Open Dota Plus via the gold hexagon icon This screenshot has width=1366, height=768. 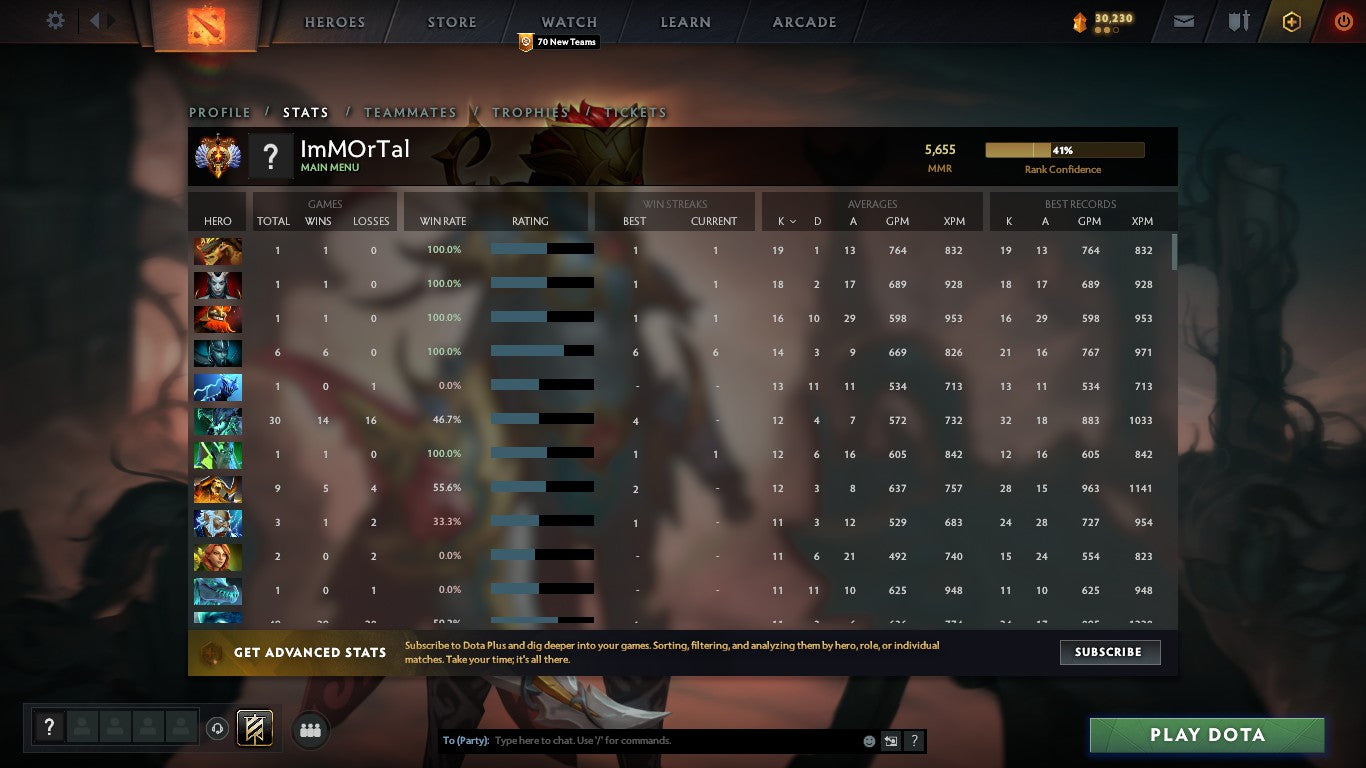click(x=1290, y=20)
